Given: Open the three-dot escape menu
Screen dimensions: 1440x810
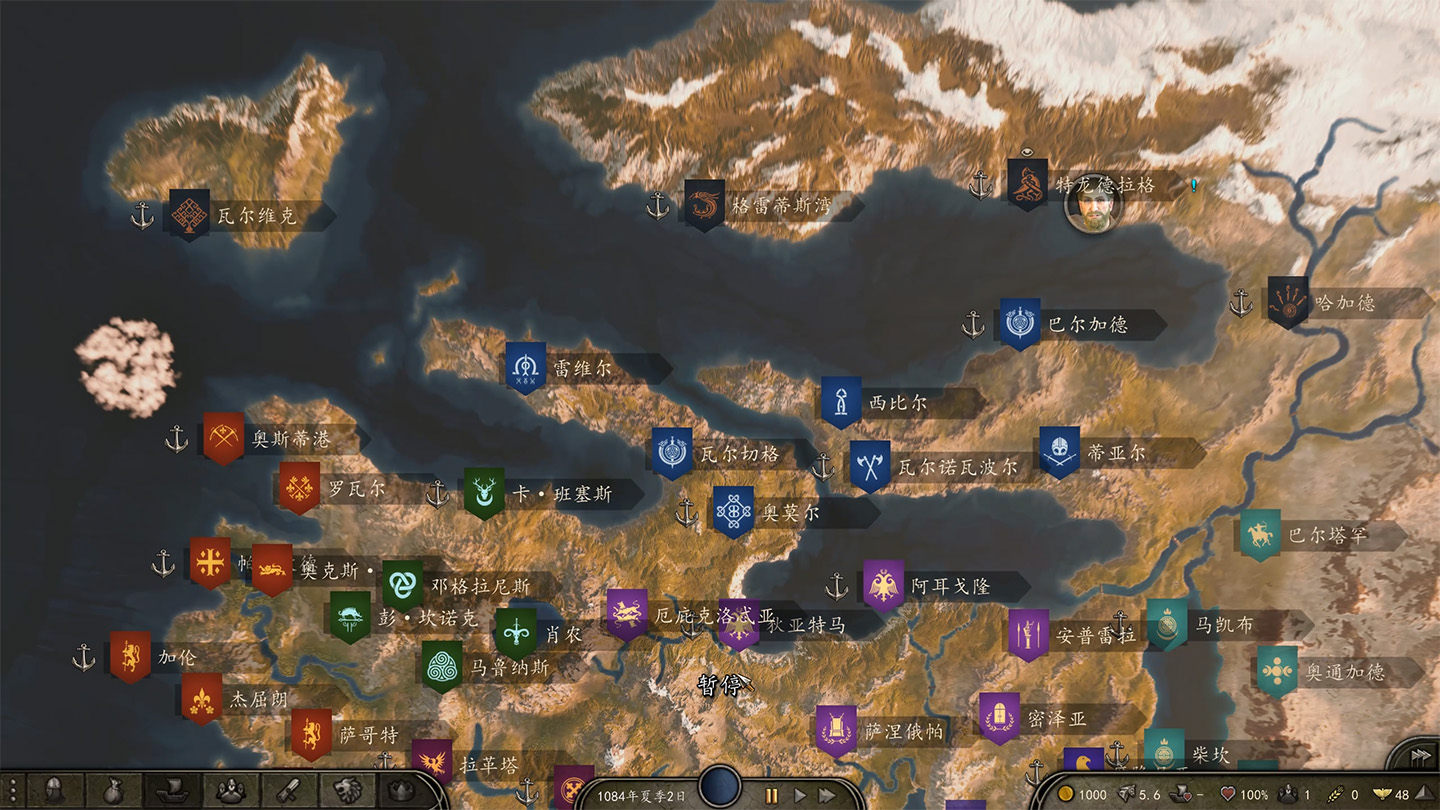Looking at the screenshot, I should click(13, 790).
